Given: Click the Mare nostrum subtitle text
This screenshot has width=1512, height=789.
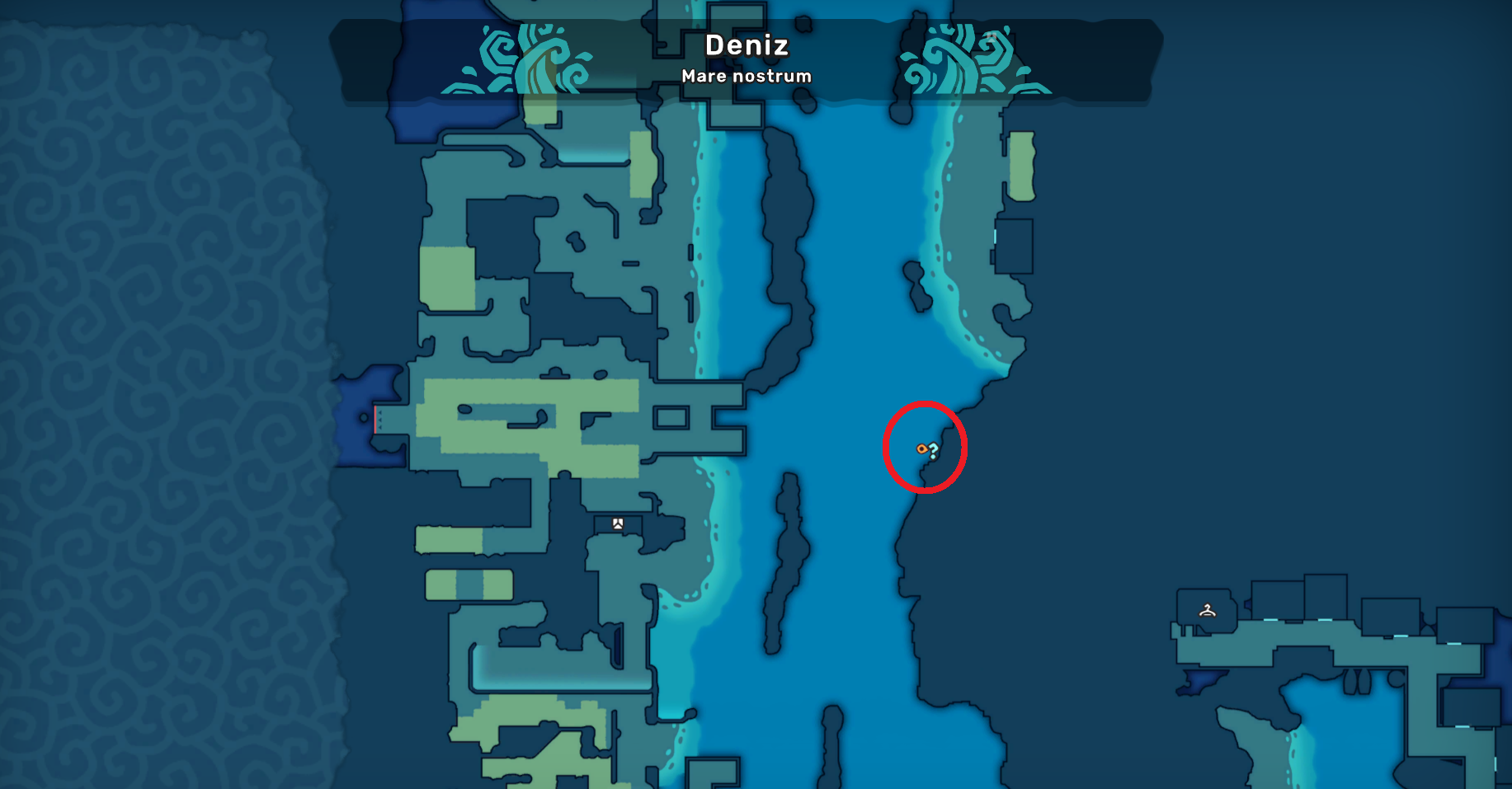Looking at the screenshot, I should pos(747,76).
